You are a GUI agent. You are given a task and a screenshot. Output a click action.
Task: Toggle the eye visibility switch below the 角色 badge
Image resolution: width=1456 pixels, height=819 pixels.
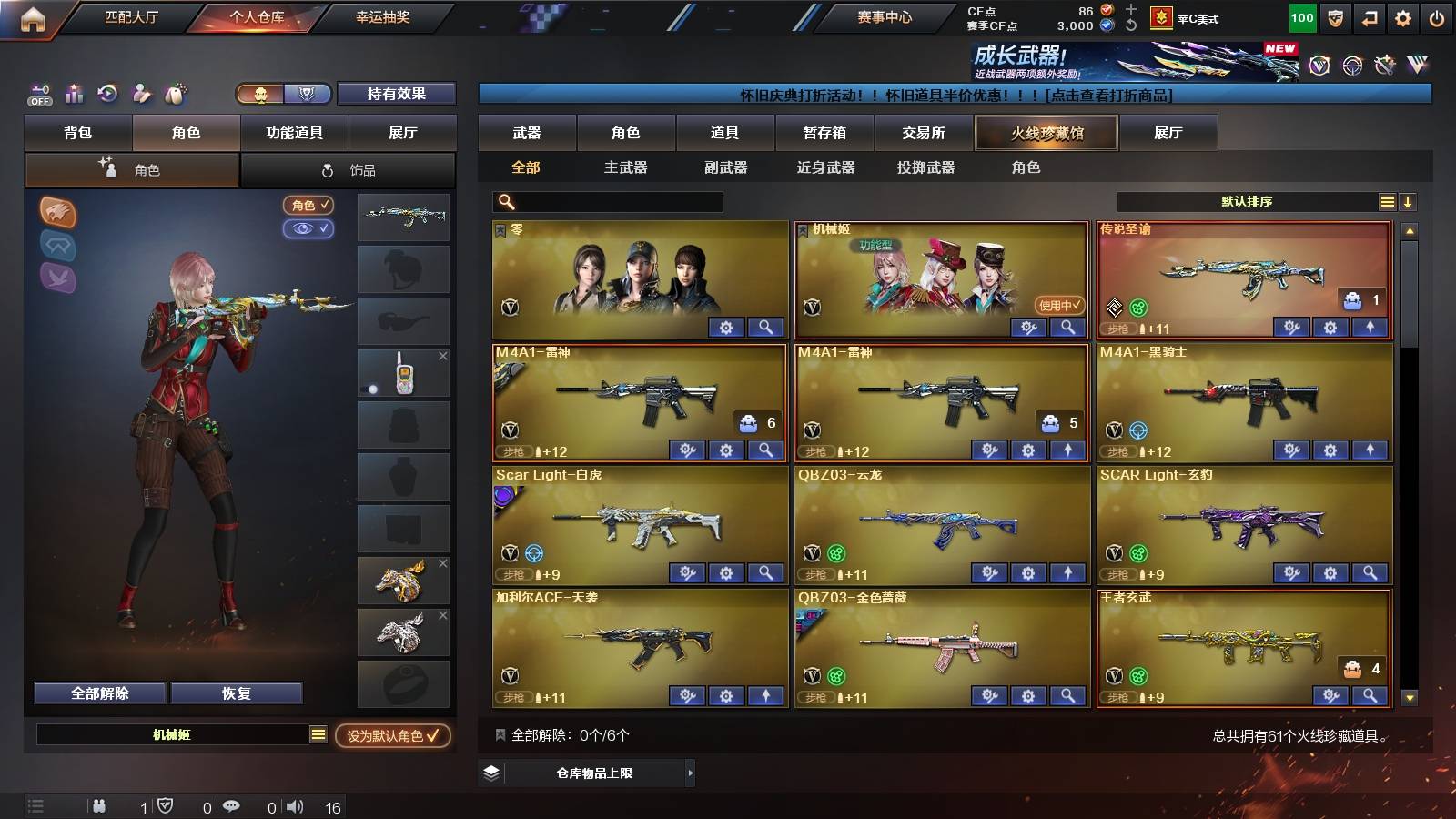coord(309,229)
